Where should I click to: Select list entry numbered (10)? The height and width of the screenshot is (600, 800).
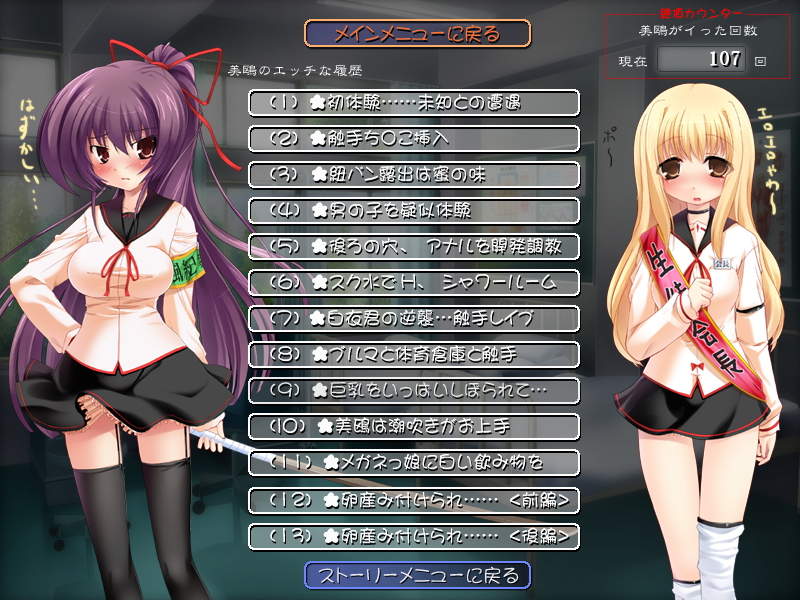coord(413,427)
